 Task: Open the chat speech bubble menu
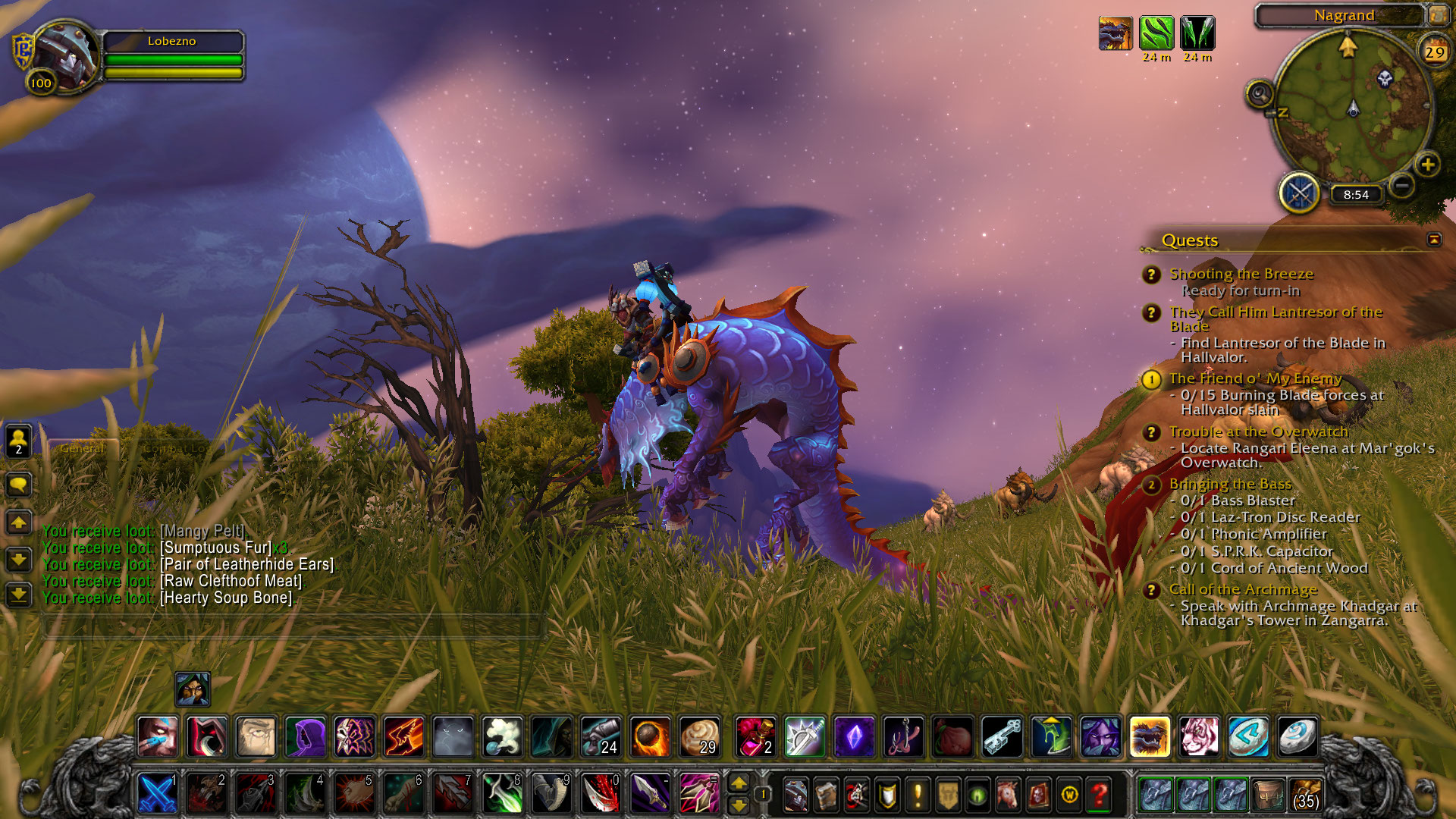point(19,484)
